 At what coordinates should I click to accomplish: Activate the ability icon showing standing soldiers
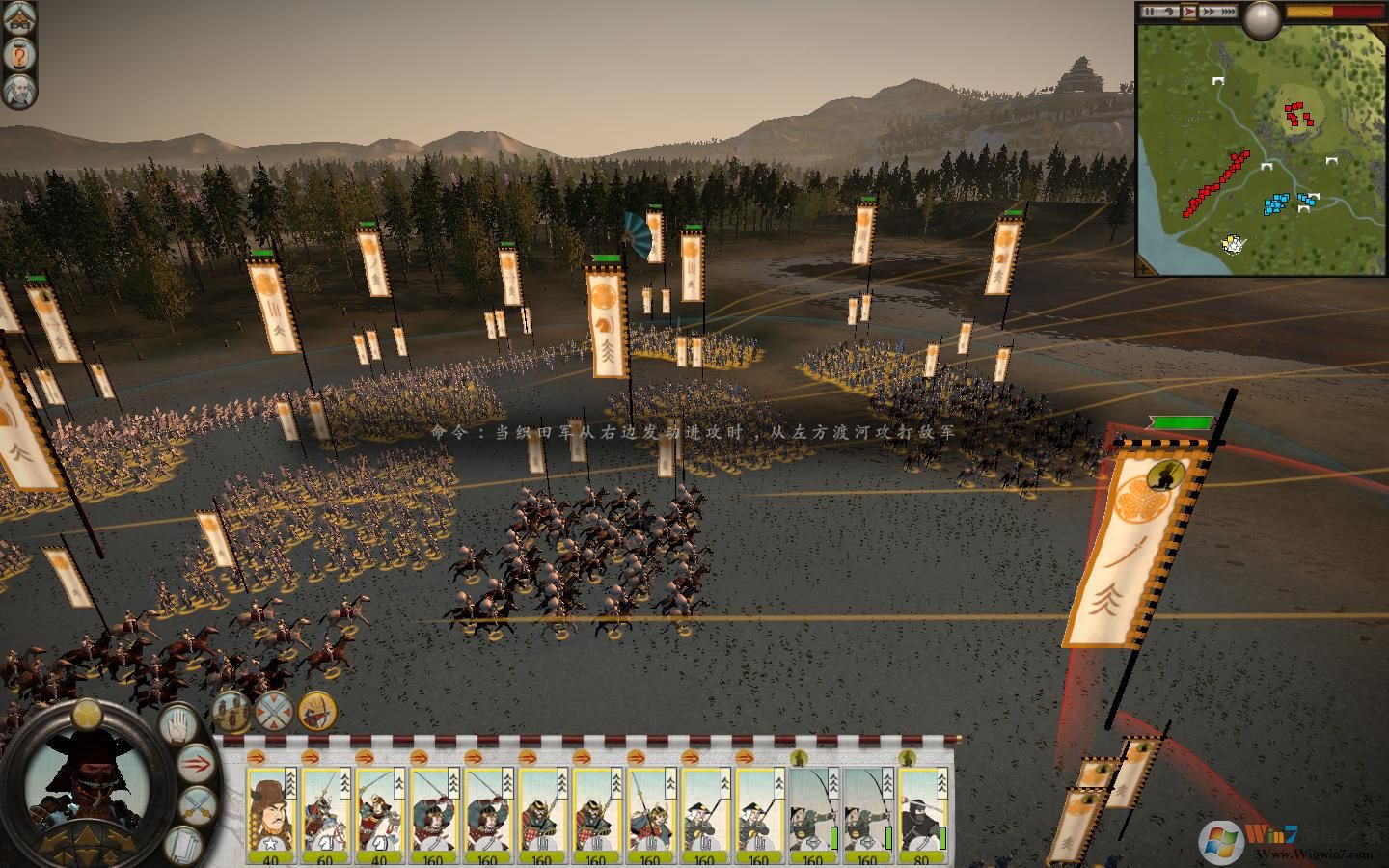[231, 711]
